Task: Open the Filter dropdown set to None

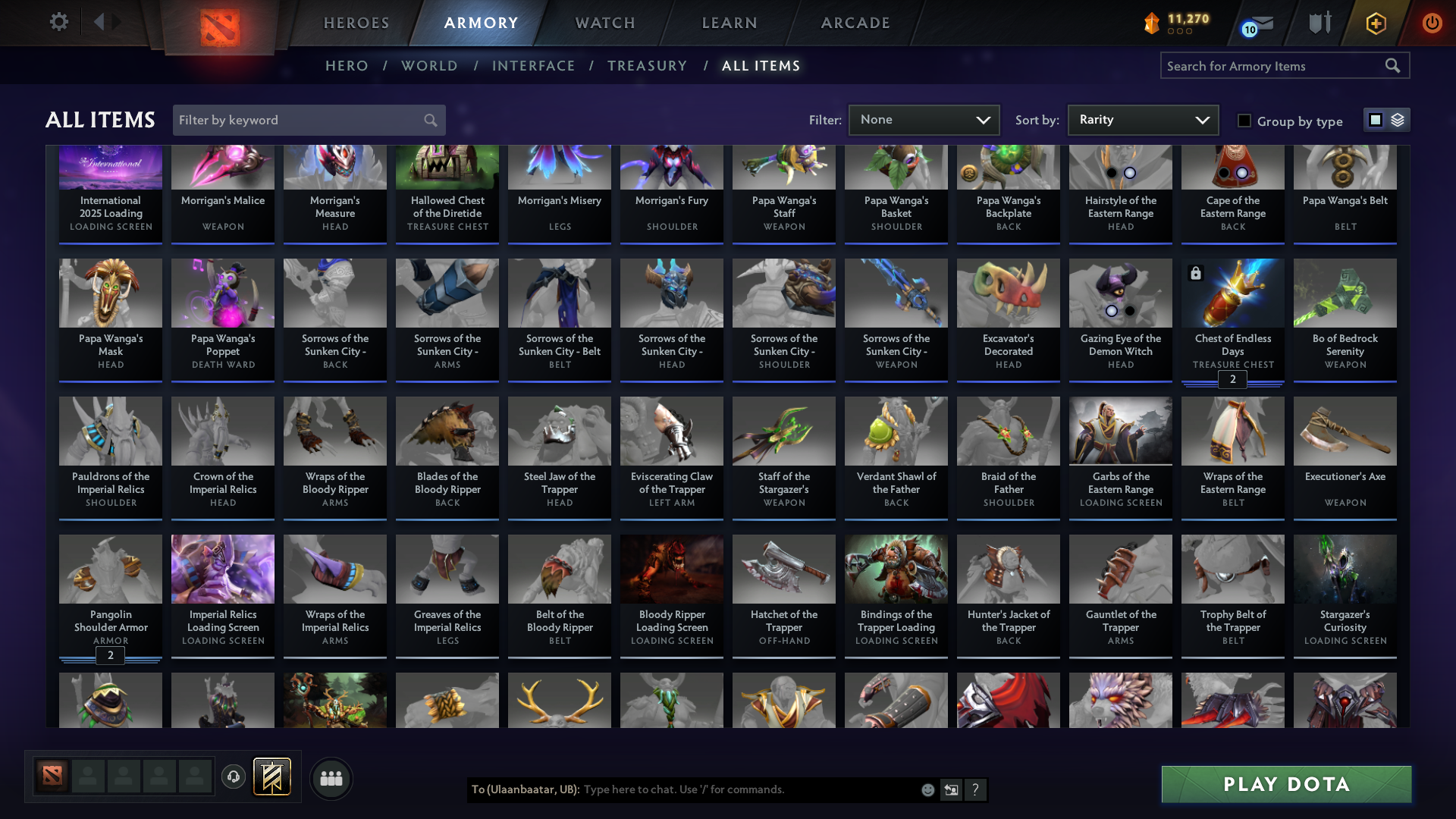Action: tap(924, 120)
